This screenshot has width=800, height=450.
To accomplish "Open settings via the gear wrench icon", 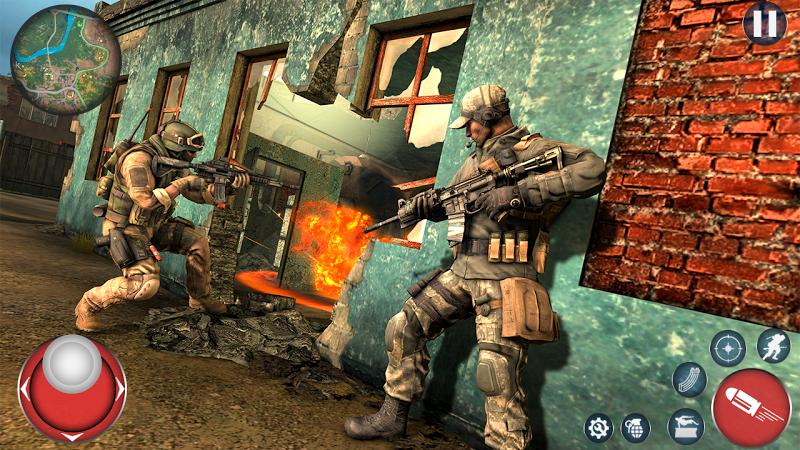I will pos(599,427).
